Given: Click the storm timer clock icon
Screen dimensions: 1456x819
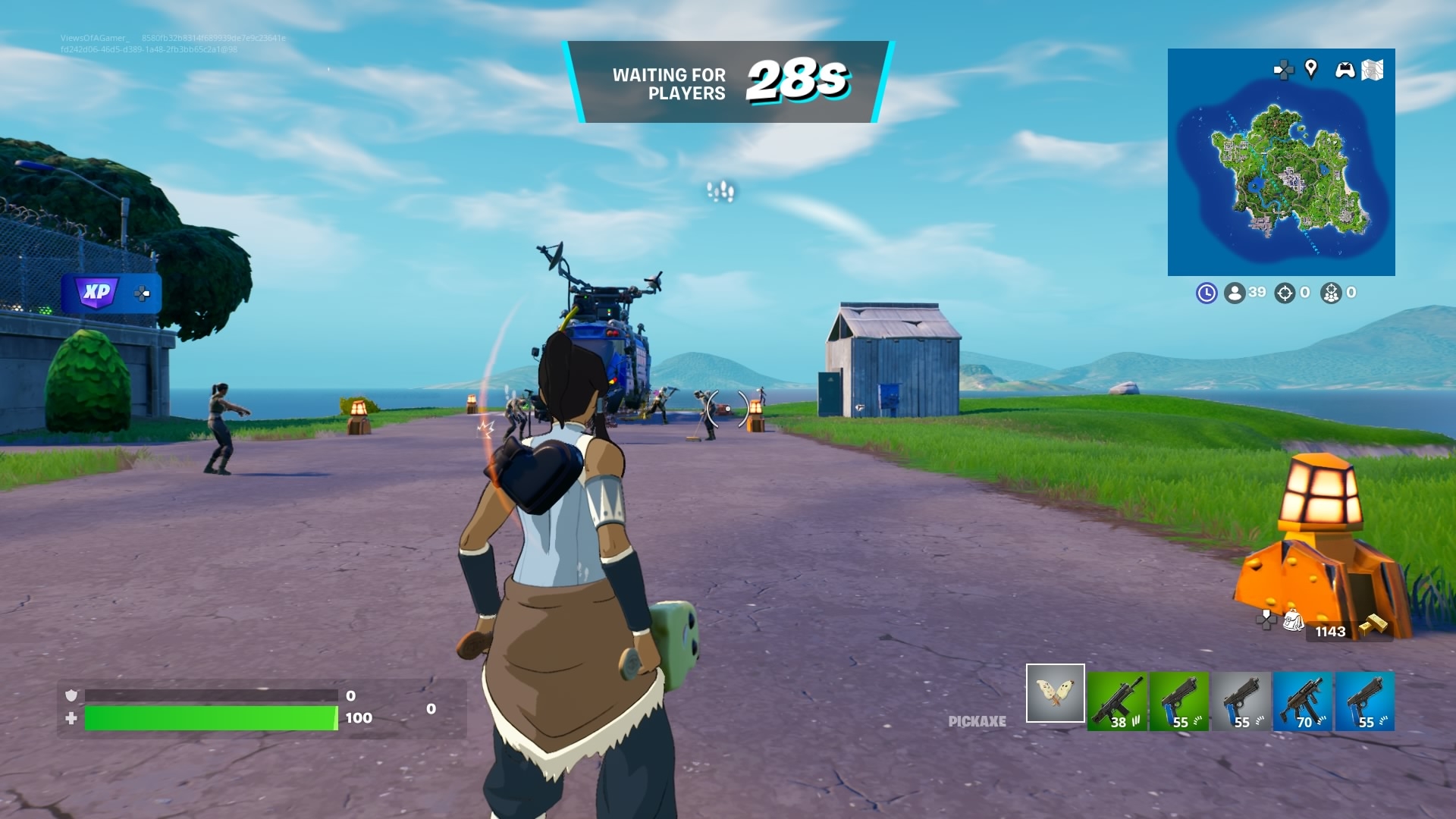Looking at the screenshot, I should [x=1207, y=293].
